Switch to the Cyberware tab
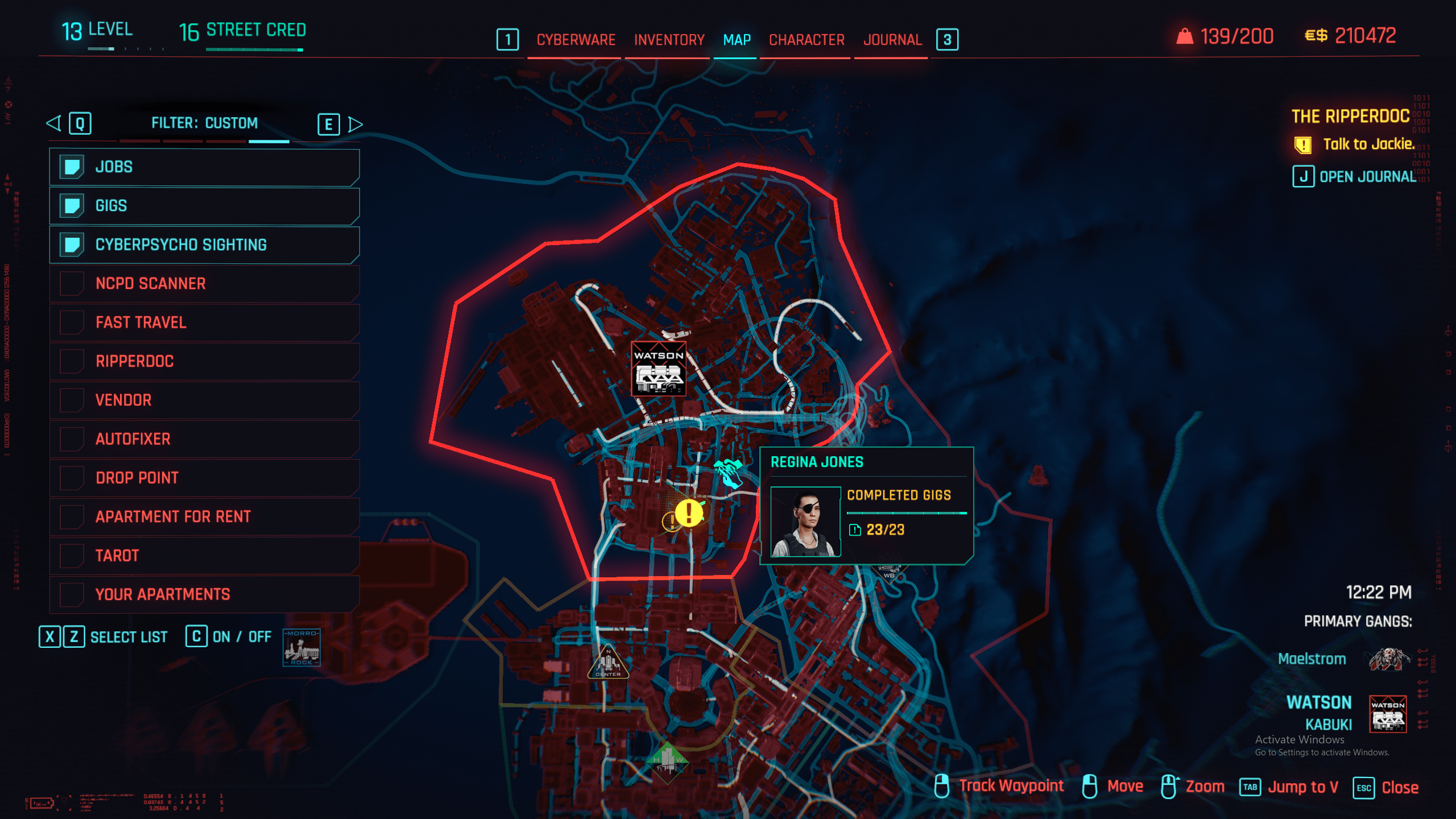 pyautogui.click(x=576, y=40)
